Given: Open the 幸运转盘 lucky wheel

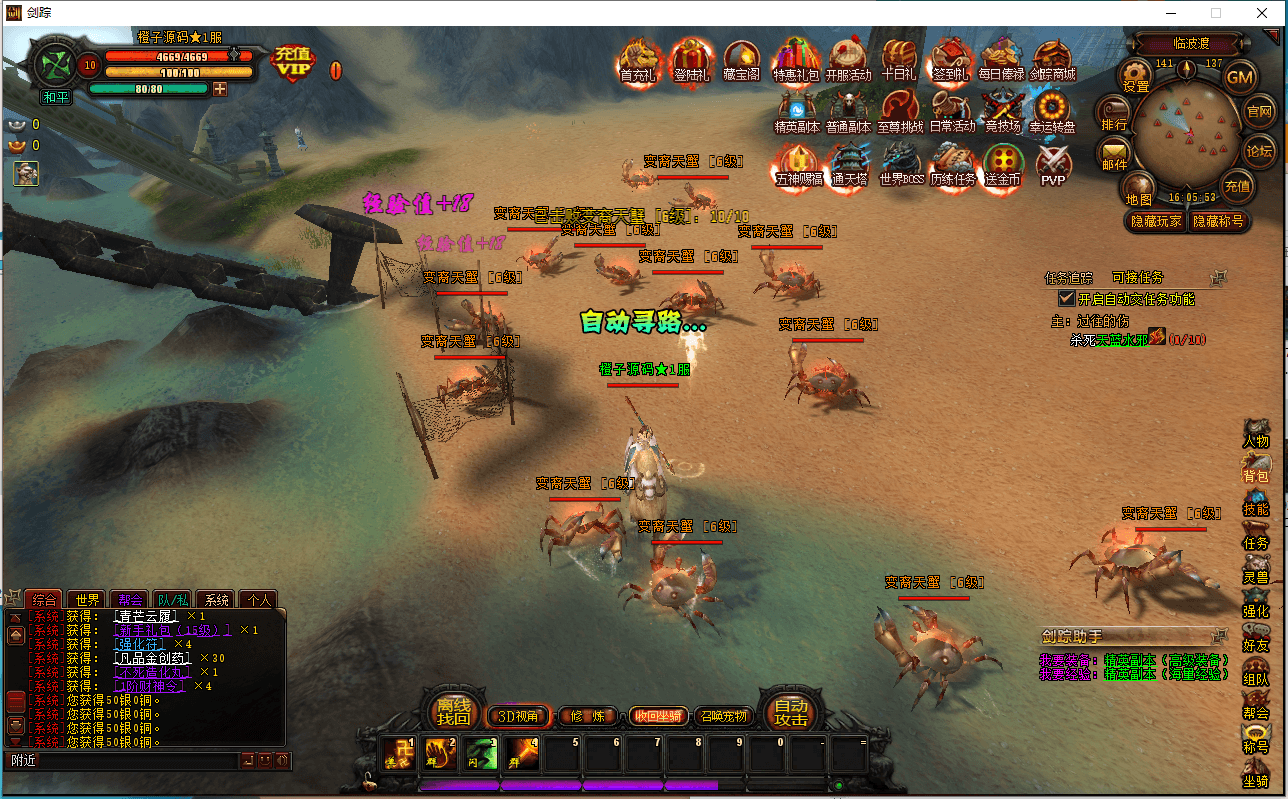Looking at the screenshot, I should click(1052, 111).
